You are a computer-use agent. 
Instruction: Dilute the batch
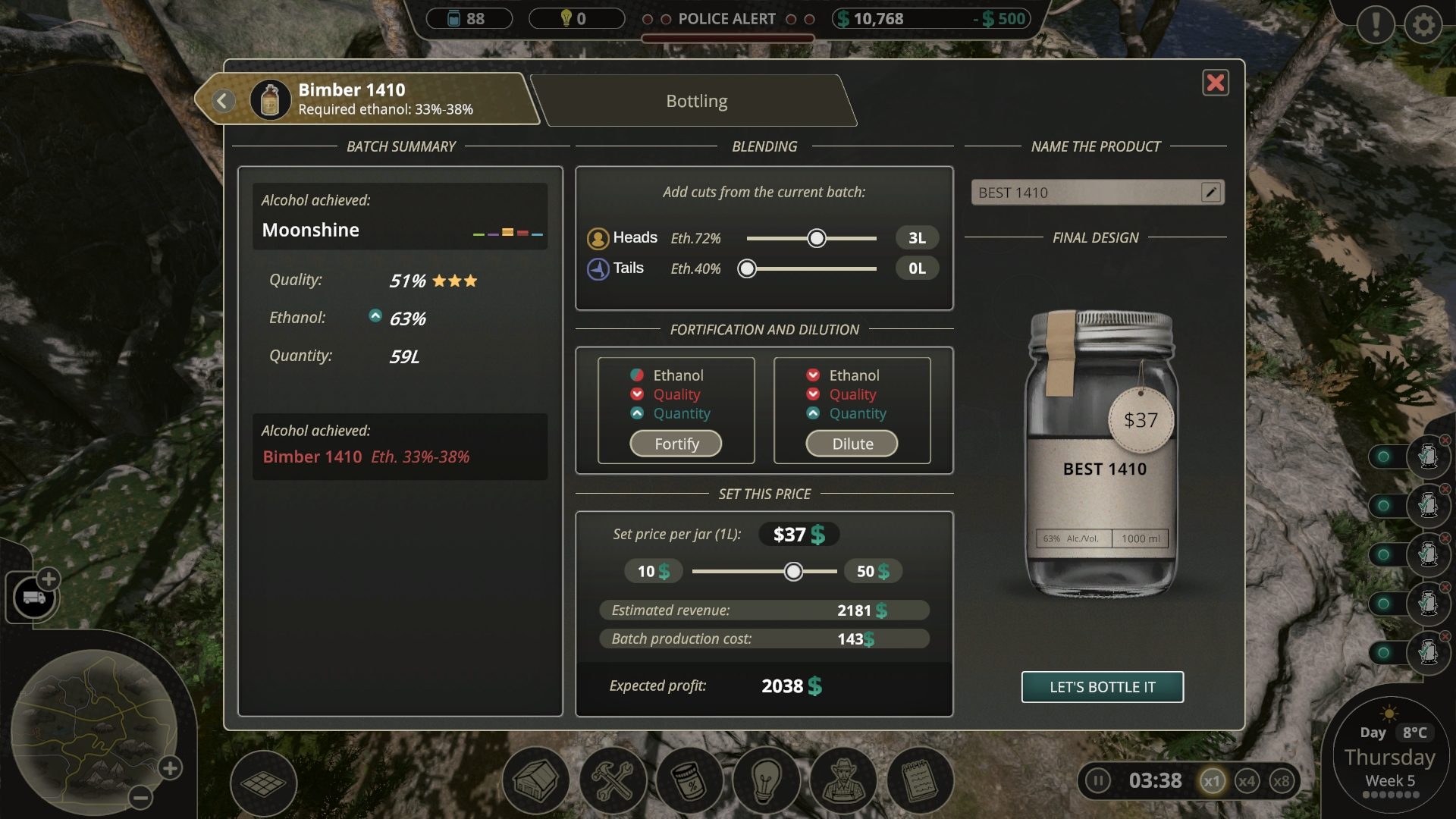pos(852,444)
